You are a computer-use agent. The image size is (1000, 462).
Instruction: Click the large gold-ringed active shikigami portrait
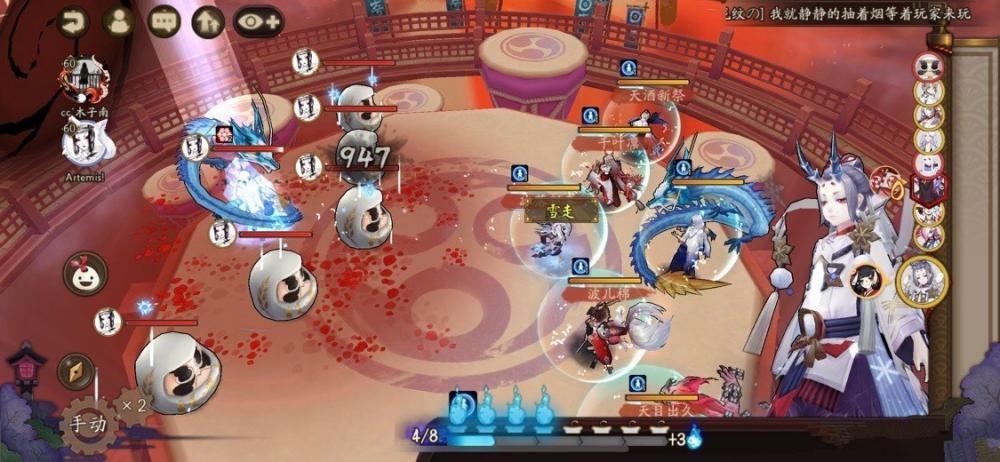coord(922,282)
